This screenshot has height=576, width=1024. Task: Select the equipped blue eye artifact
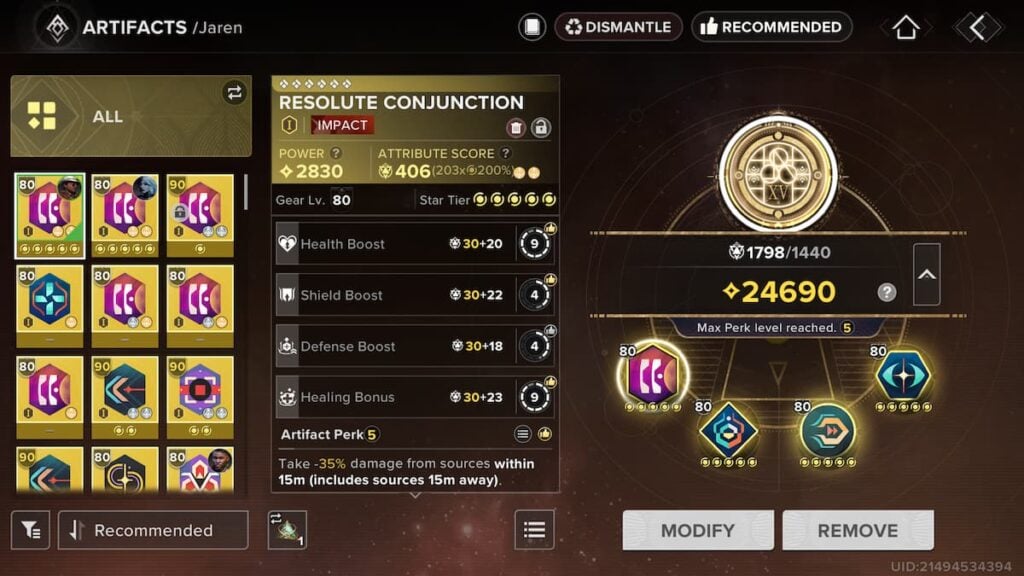pos(902,376)
